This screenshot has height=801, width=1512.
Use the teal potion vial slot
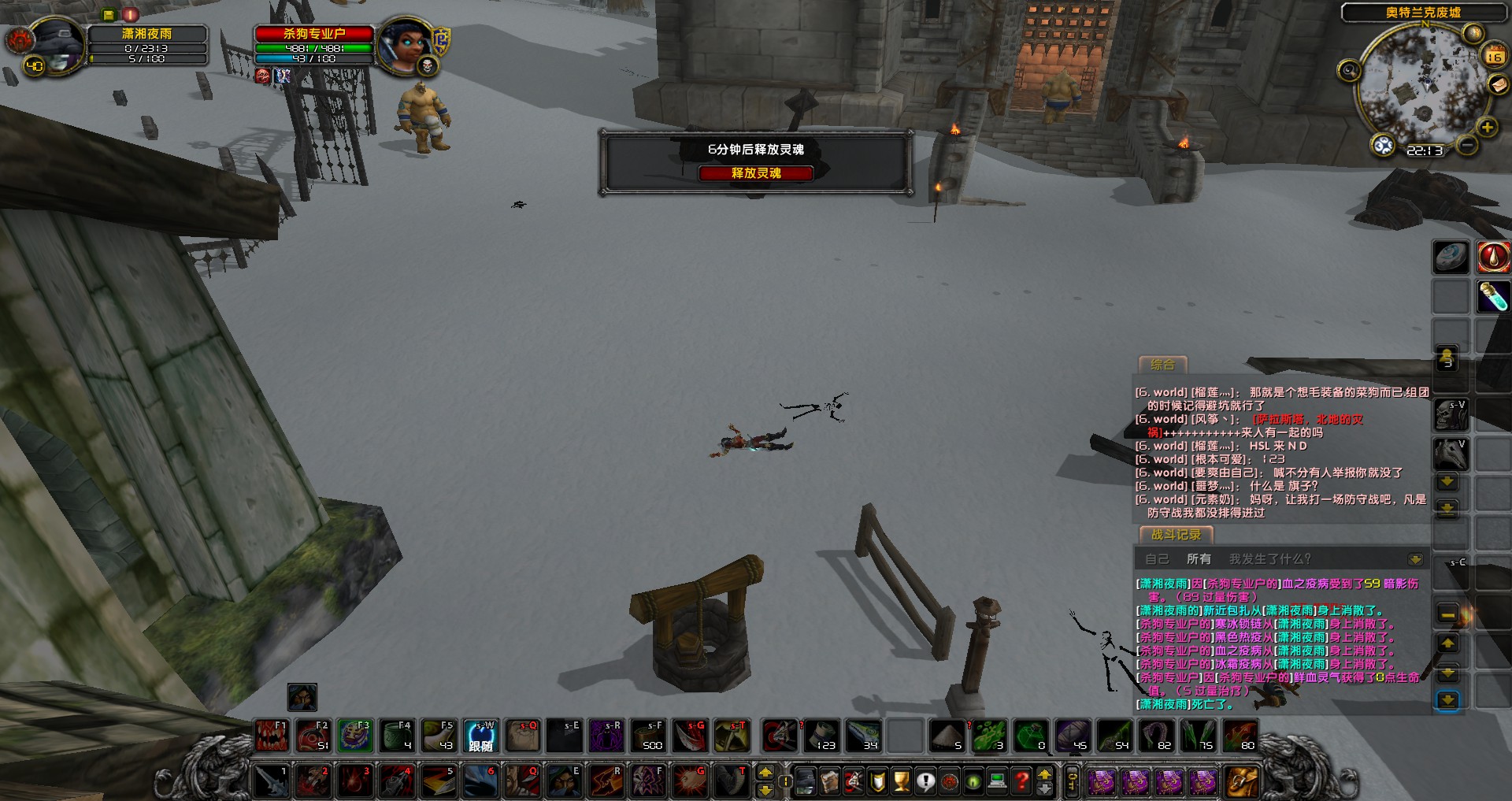[1492, 296]
